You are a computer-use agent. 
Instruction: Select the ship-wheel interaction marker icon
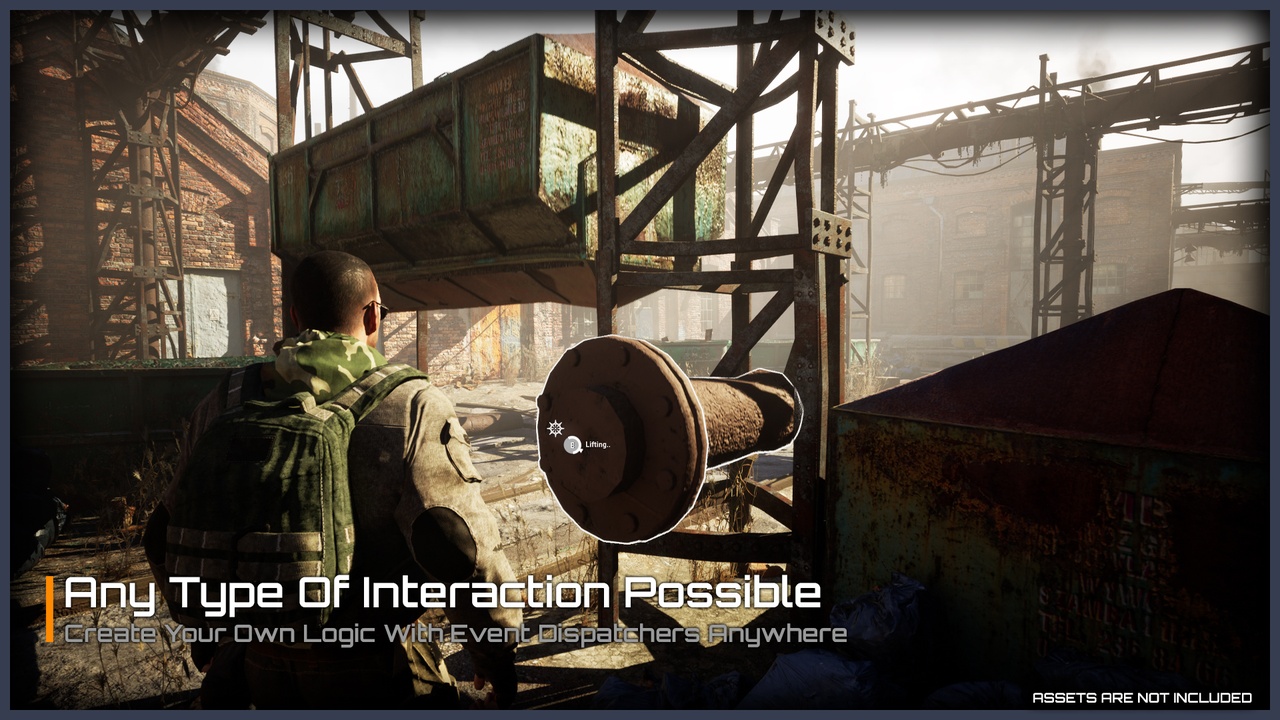(x=555, y=427)
